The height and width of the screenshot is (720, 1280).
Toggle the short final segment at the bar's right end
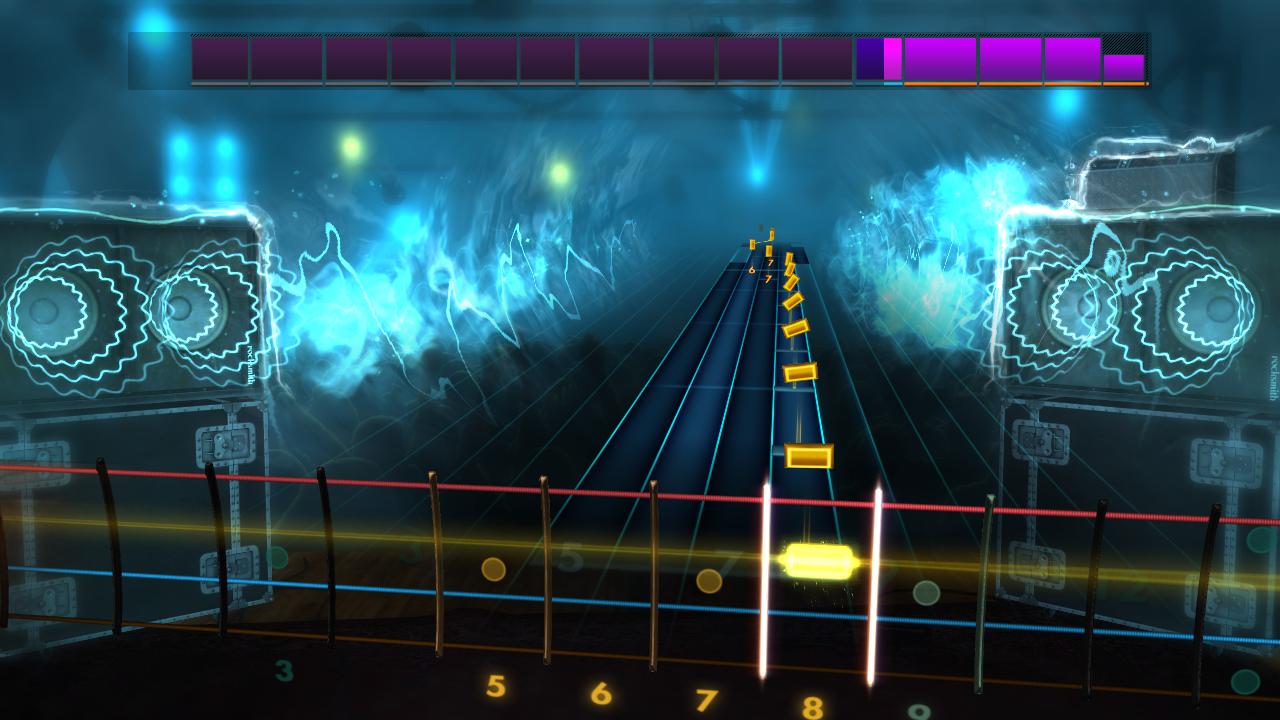pyautogui.click(x=1124, y=66)
